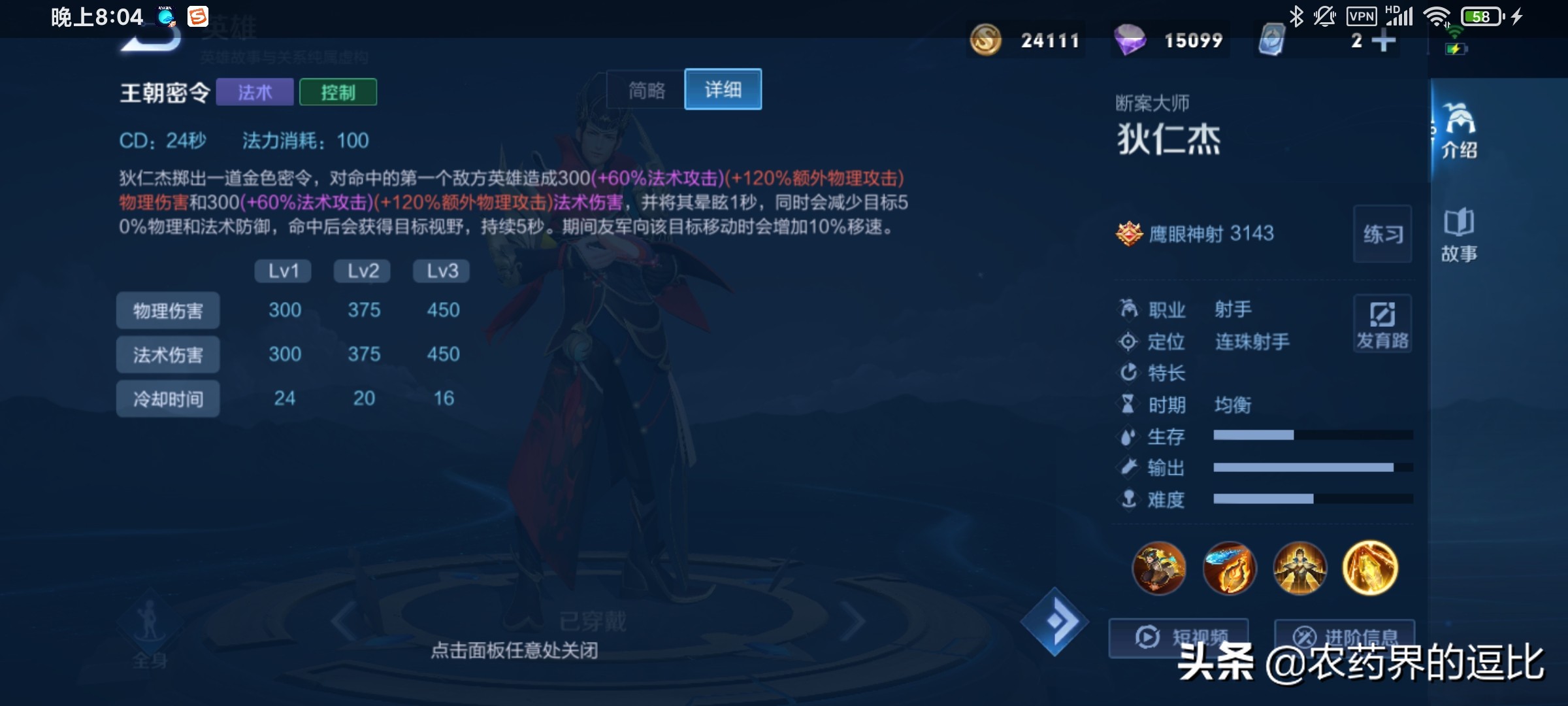The height and width of the screenshot is (706, 1568).
Task: Select the highlighted 王朝密令 golden token skill icon
Action: click(1370, 568)
